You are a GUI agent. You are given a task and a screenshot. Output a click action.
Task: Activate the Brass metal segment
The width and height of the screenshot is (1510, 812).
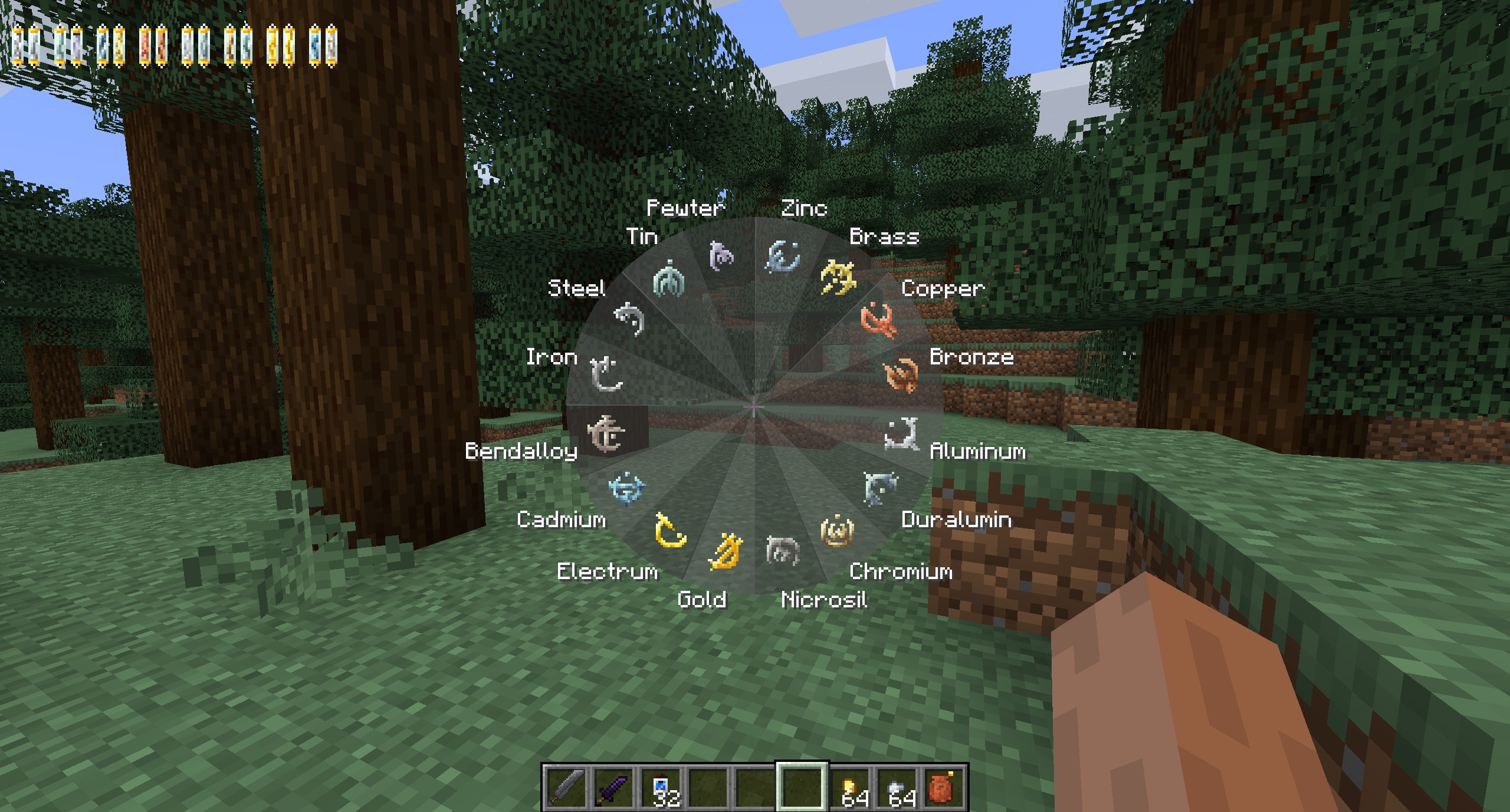coord(838,277)
